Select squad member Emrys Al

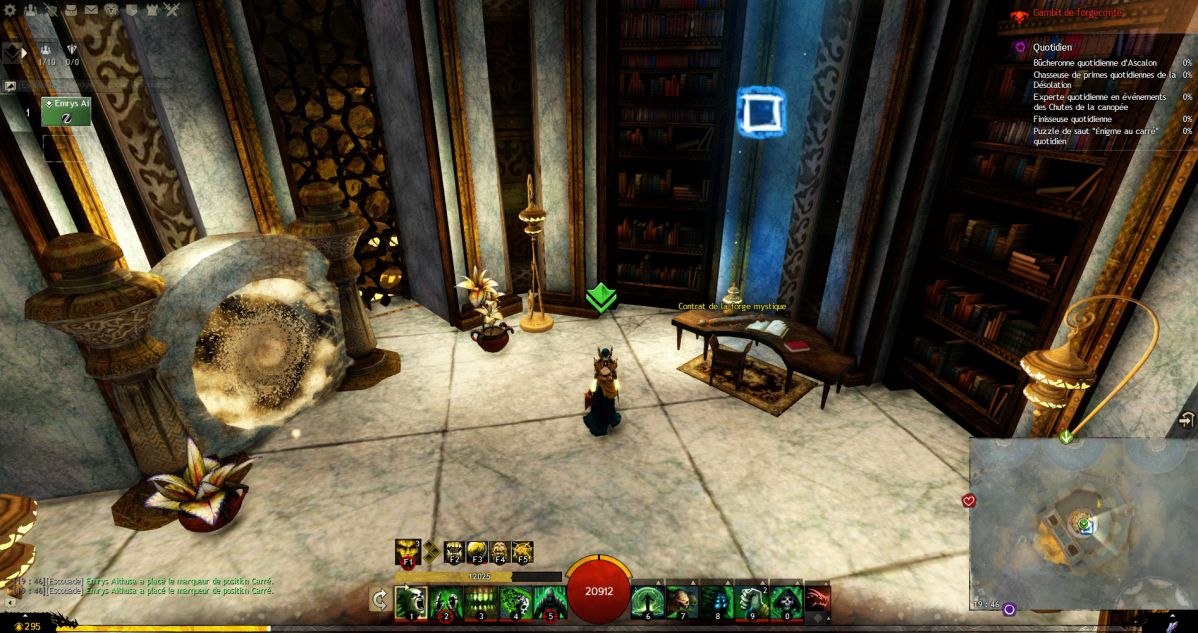coord(66,111)
